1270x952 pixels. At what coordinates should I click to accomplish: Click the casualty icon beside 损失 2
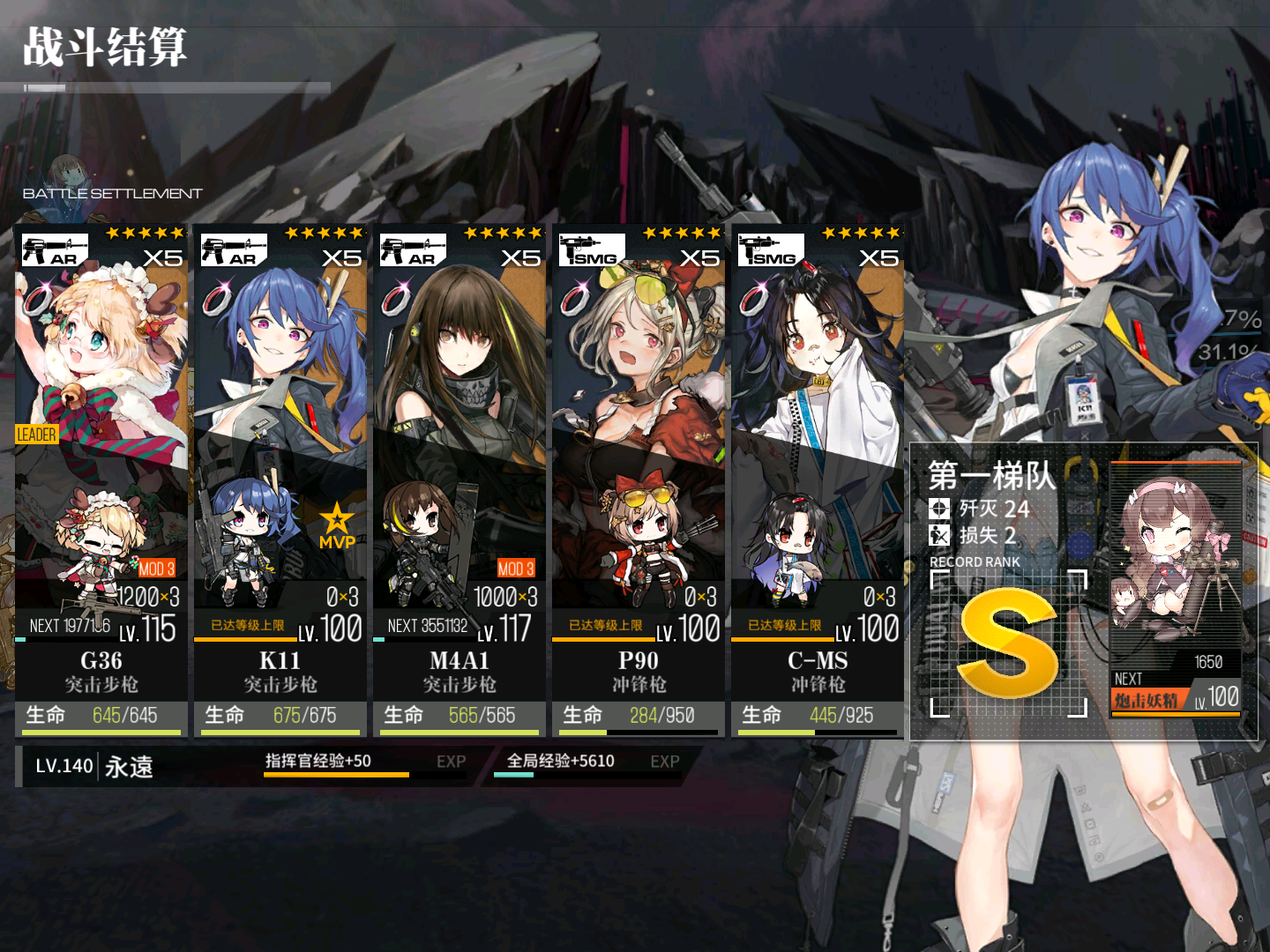click(x=939, y=536)
